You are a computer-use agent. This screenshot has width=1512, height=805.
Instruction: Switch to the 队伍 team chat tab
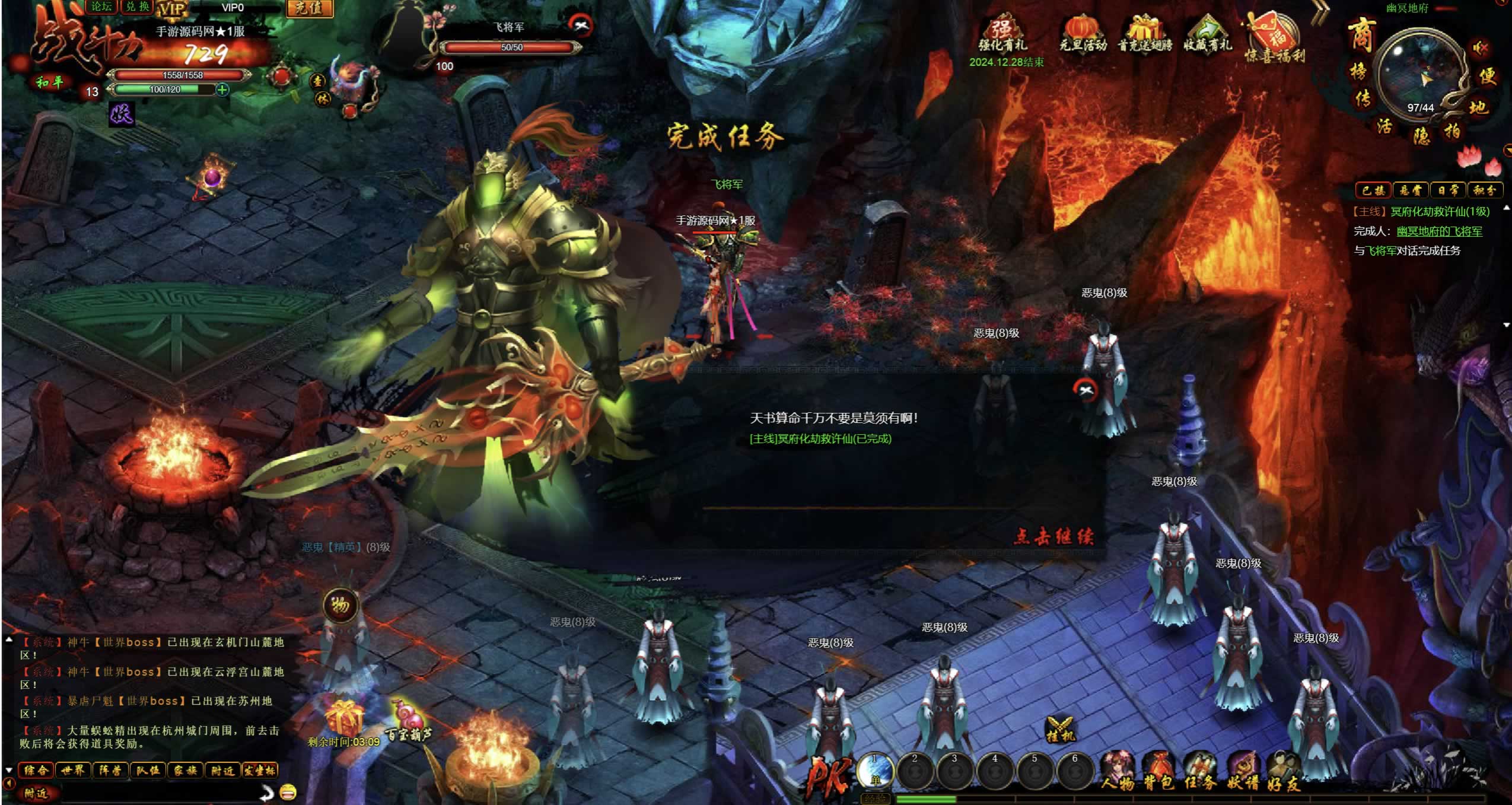(148, 771)
